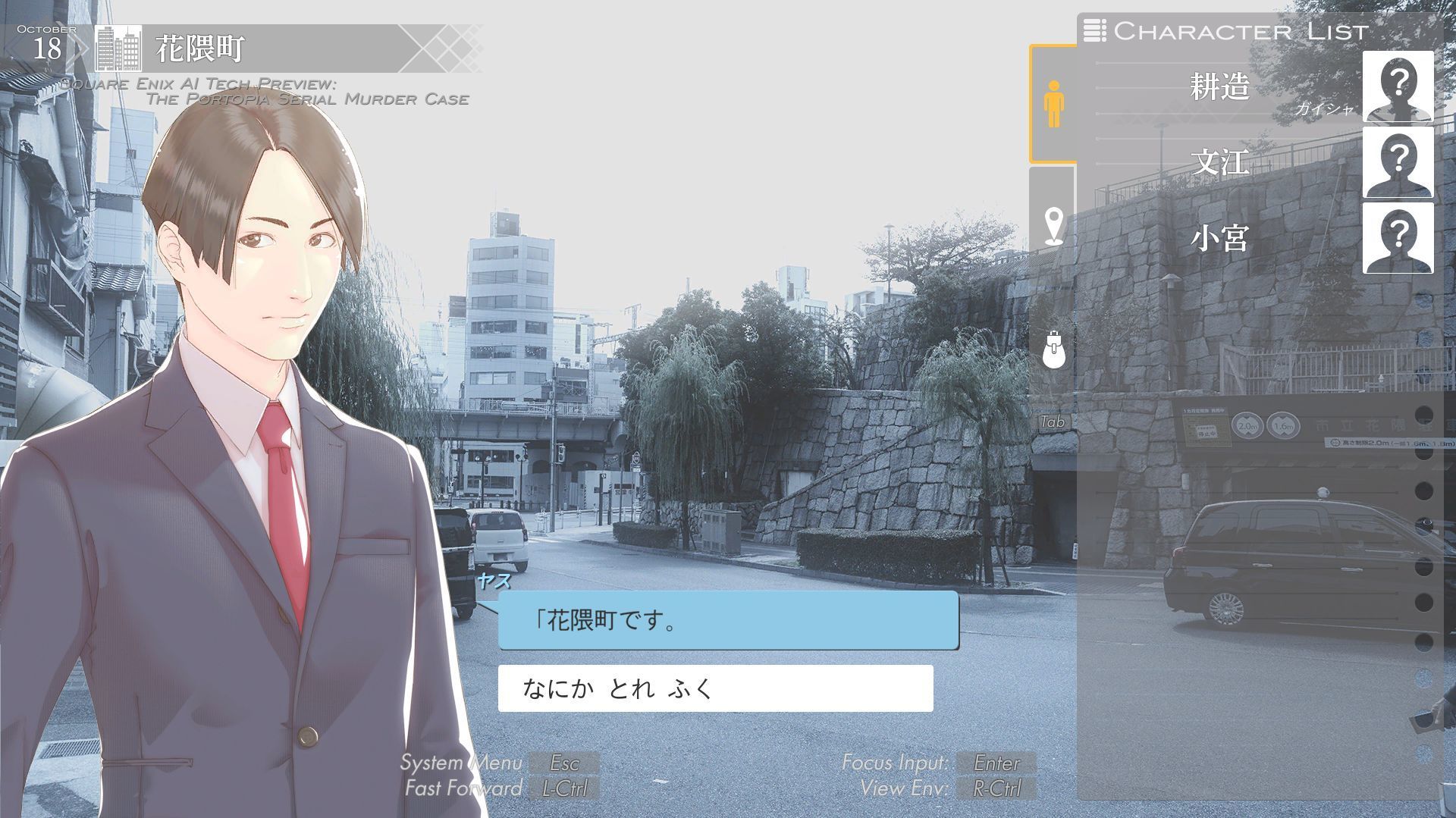This screenshot has width=1456, height=818.
Task: Open the location pin tab
Action: click(x=1053, y=226)
